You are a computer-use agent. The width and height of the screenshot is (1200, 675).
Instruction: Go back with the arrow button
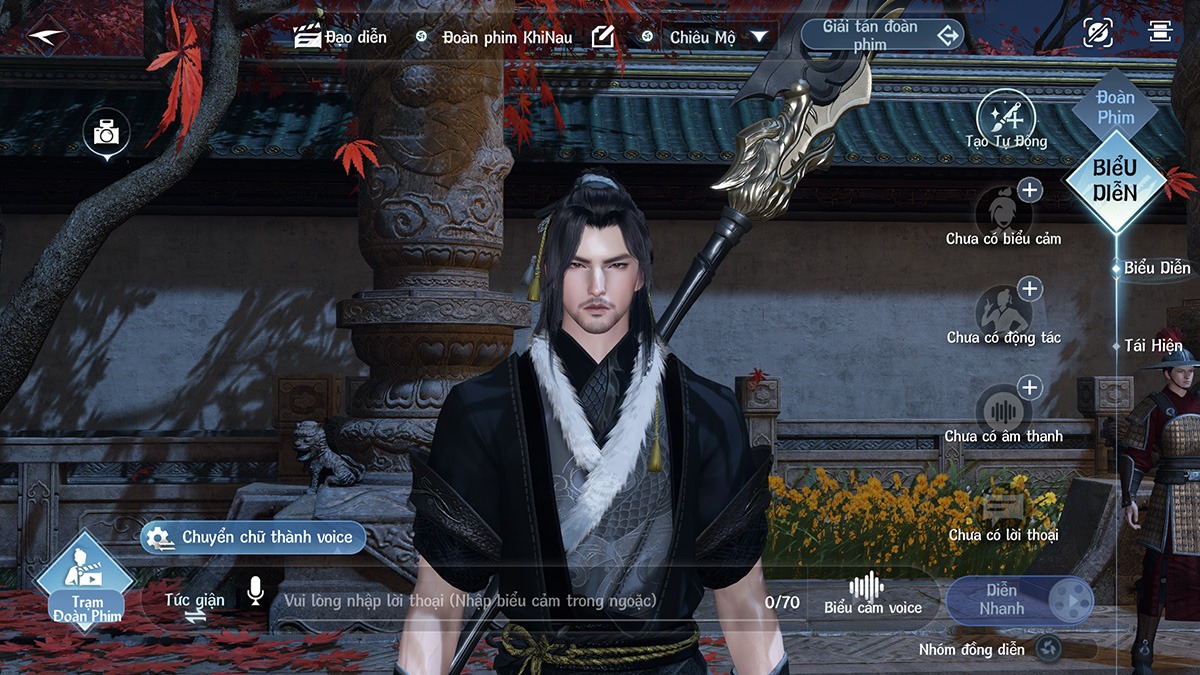coord(46,37)
